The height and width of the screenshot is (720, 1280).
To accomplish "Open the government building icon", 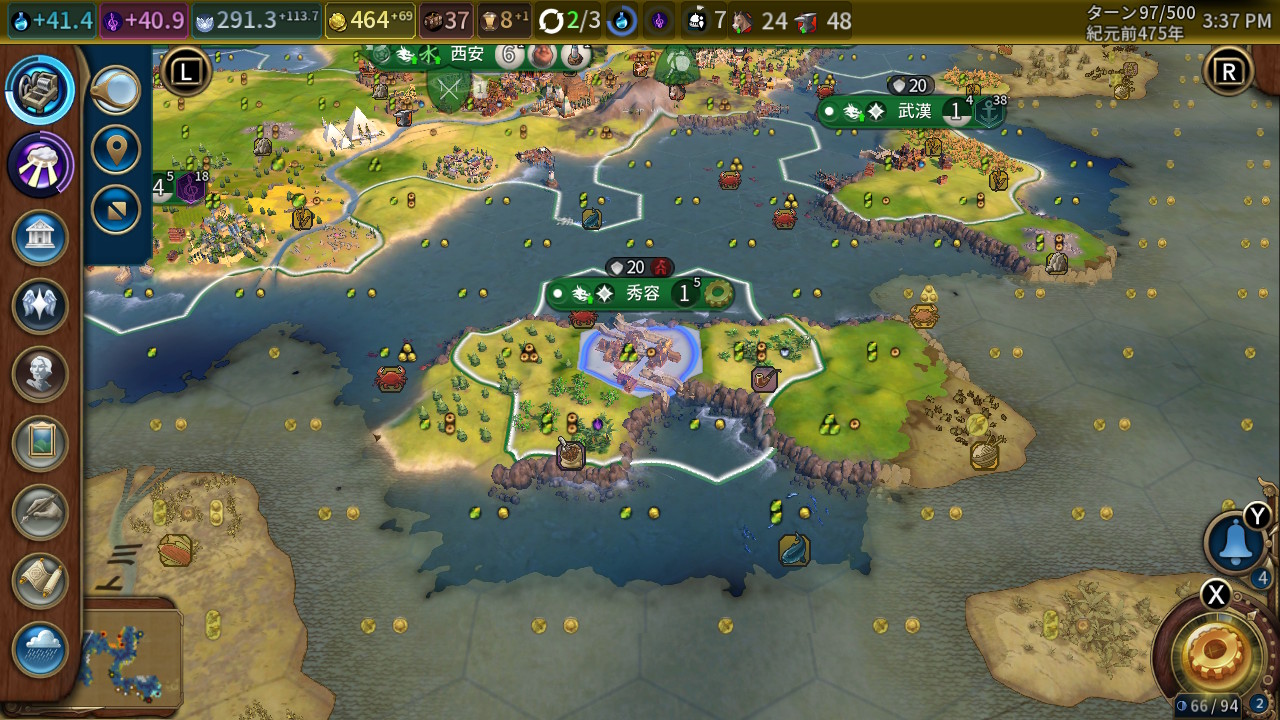I will (40, 238).
